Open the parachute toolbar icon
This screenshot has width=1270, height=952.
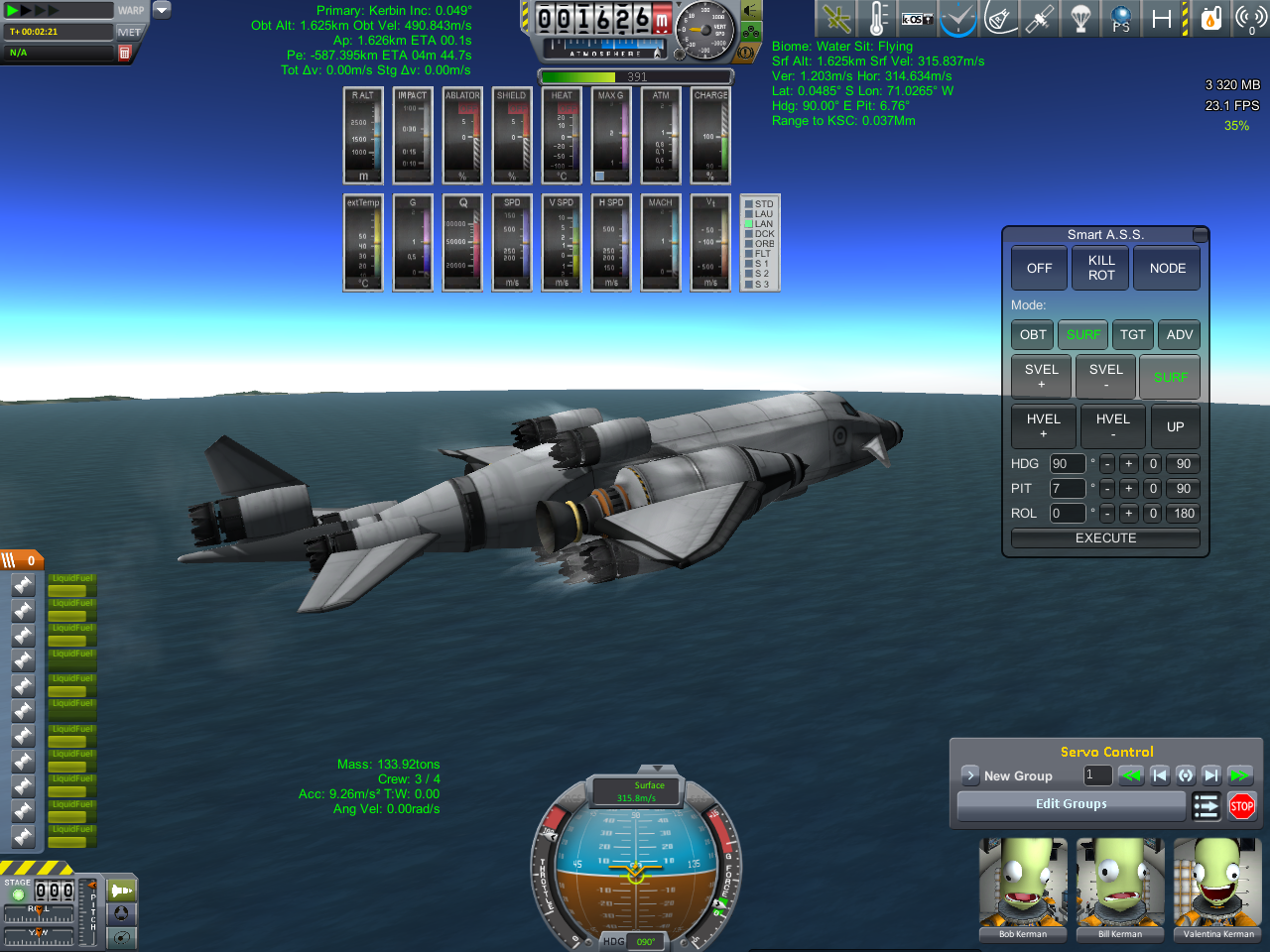point(1080,19)
